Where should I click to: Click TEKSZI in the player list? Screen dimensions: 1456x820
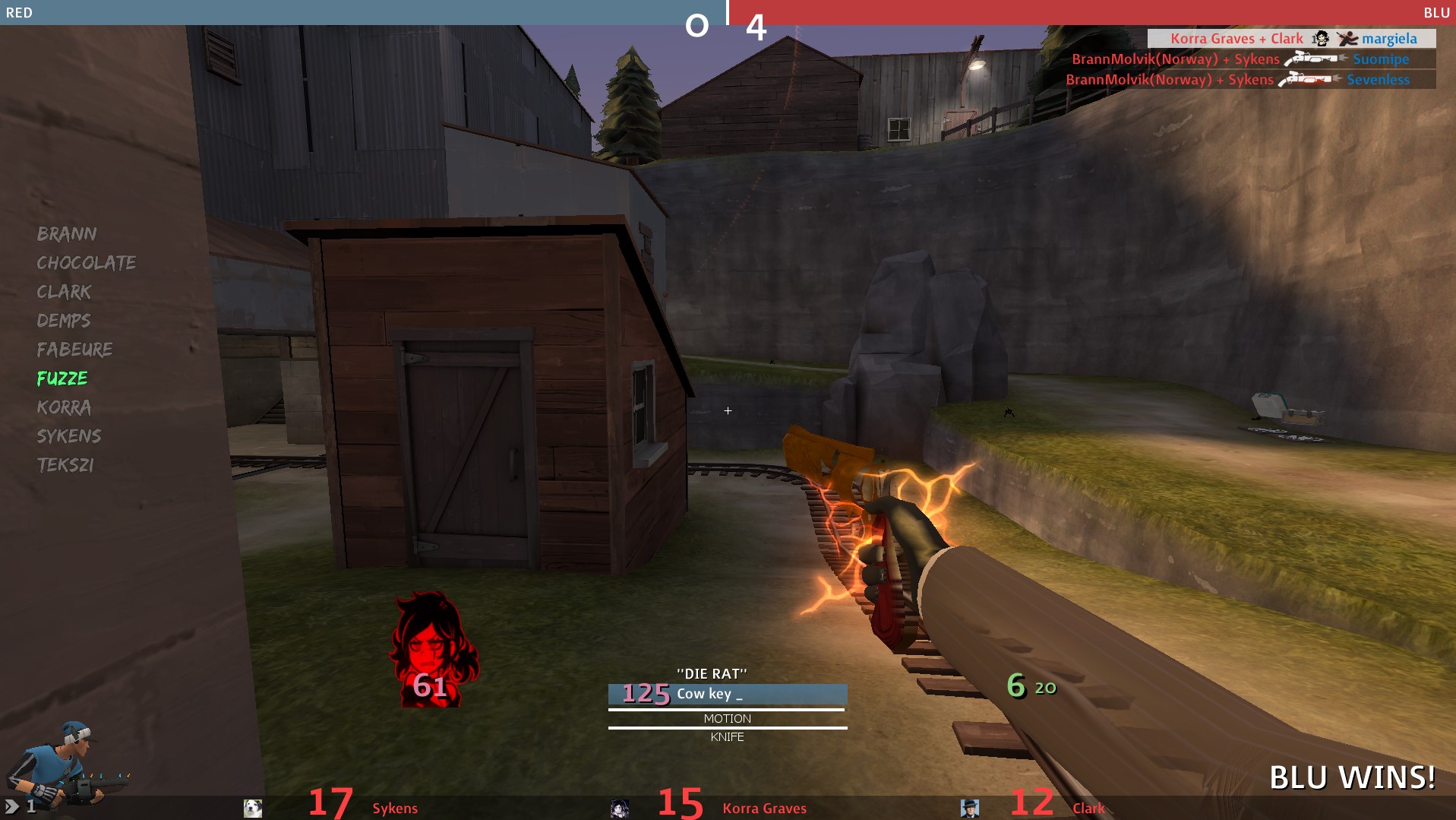[x=65, y=465]
